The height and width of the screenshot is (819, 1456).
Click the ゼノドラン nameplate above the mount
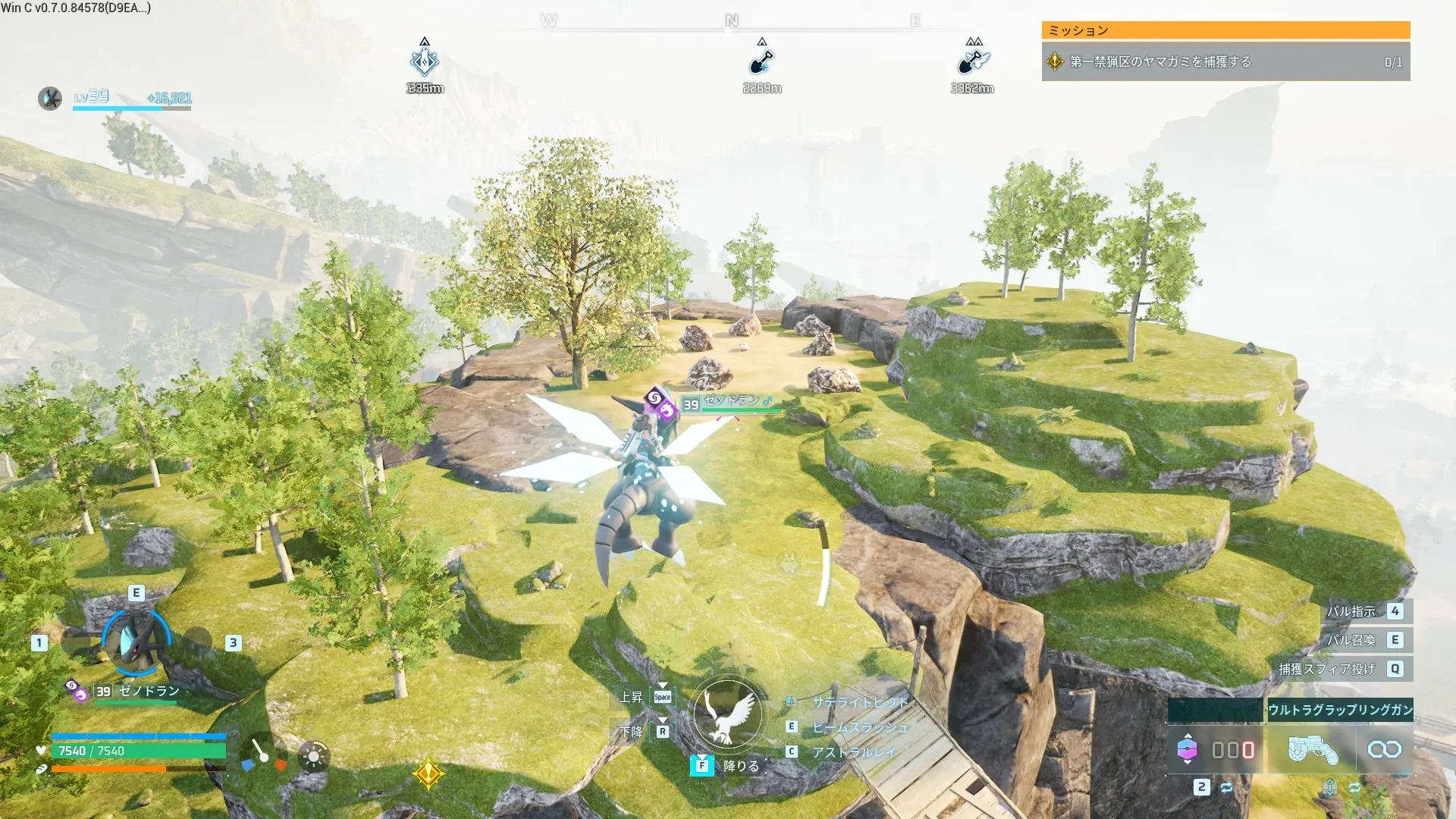point(731,401)
